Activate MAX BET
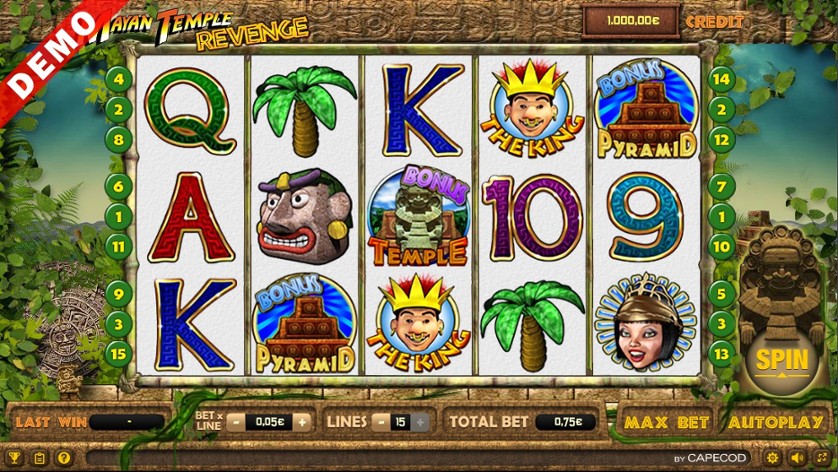 pos(666,422)
